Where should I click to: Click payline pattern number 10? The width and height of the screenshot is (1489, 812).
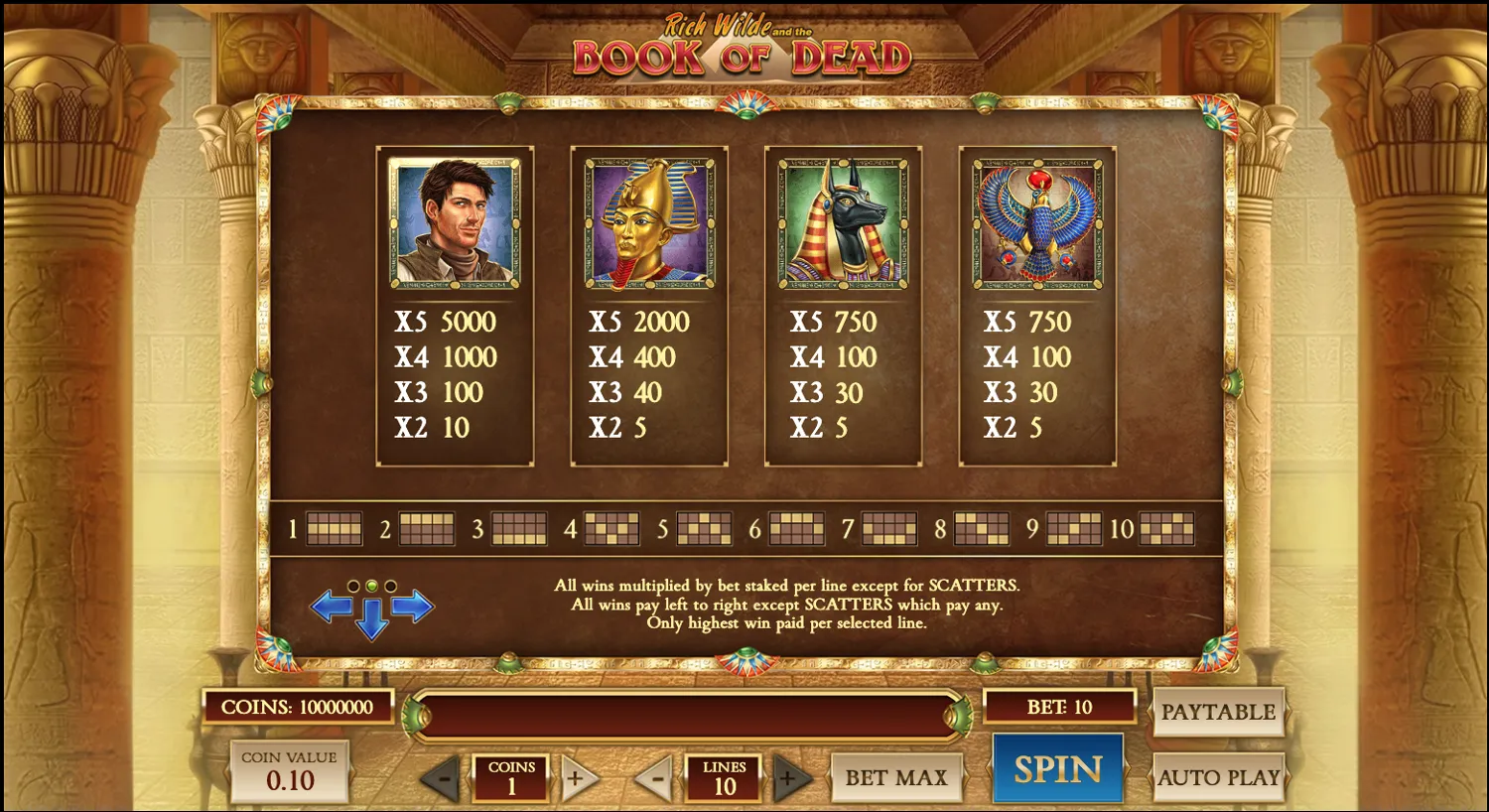click(1167, 527)
